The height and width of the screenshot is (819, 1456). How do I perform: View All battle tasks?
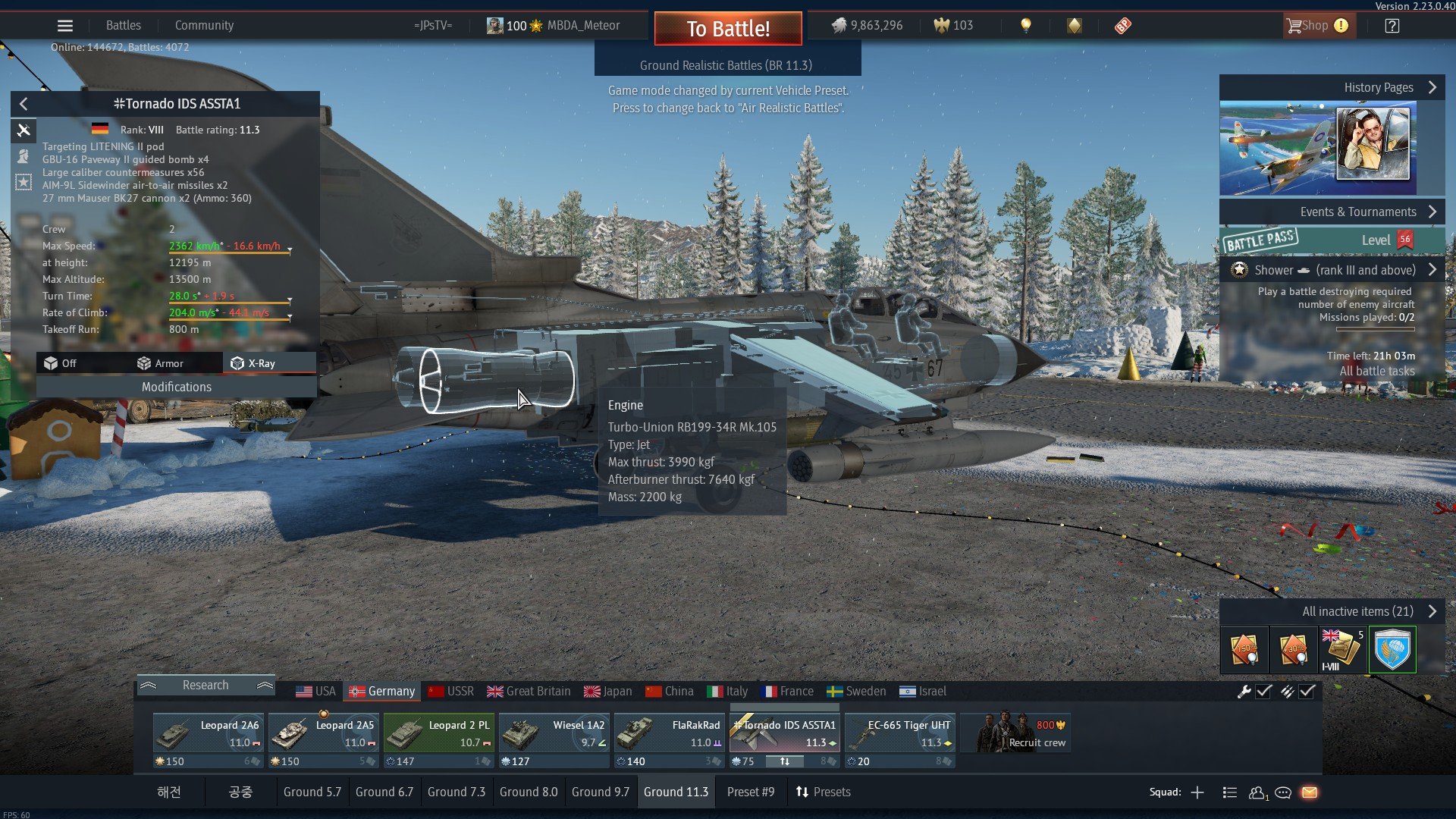pos(1376,371)
